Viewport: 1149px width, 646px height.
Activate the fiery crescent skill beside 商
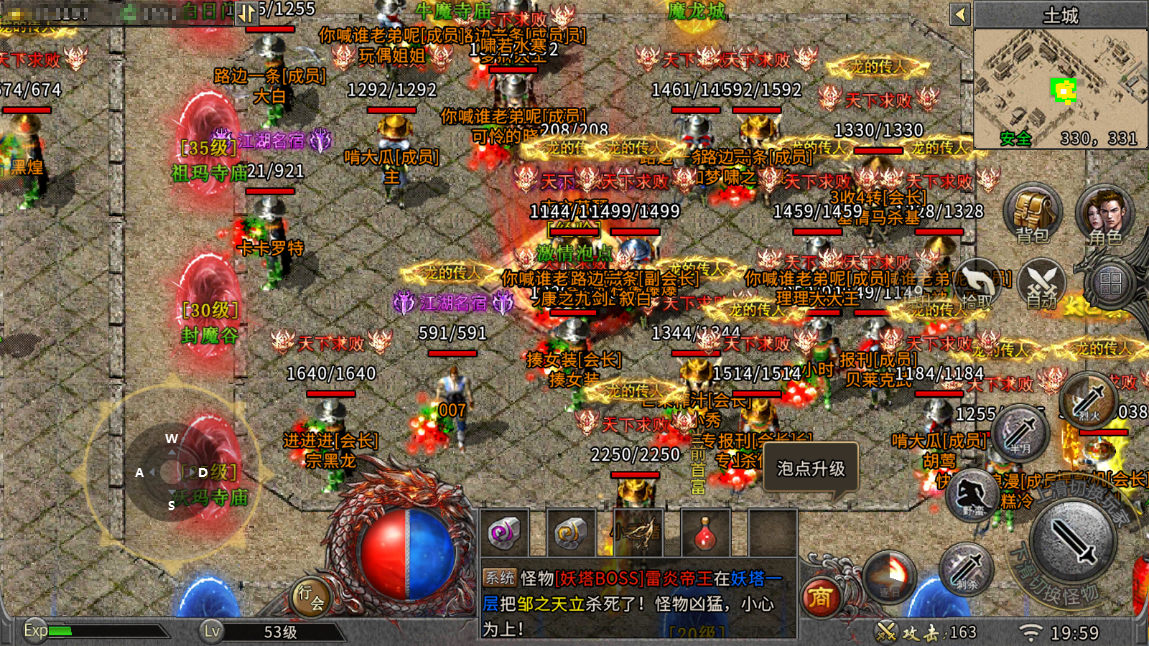tap(890, 577)
